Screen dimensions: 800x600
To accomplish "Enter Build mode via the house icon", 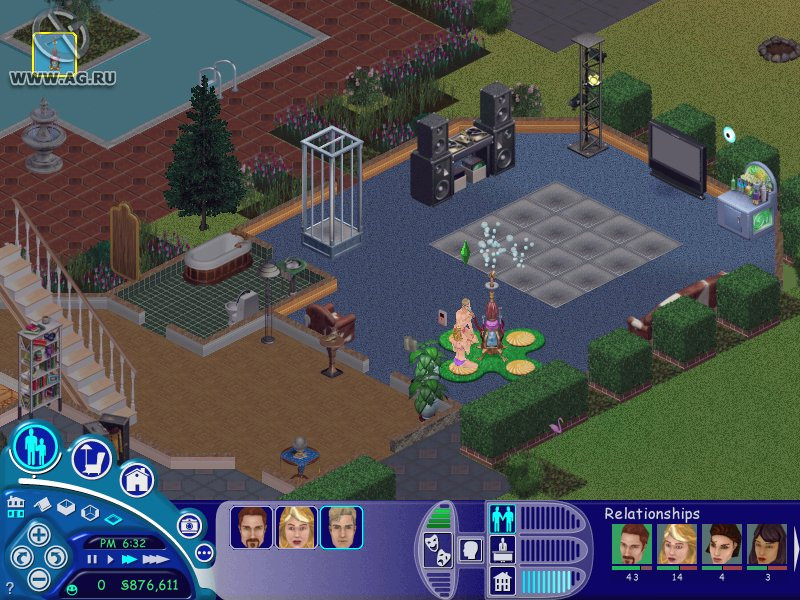I will click(137, 479).
